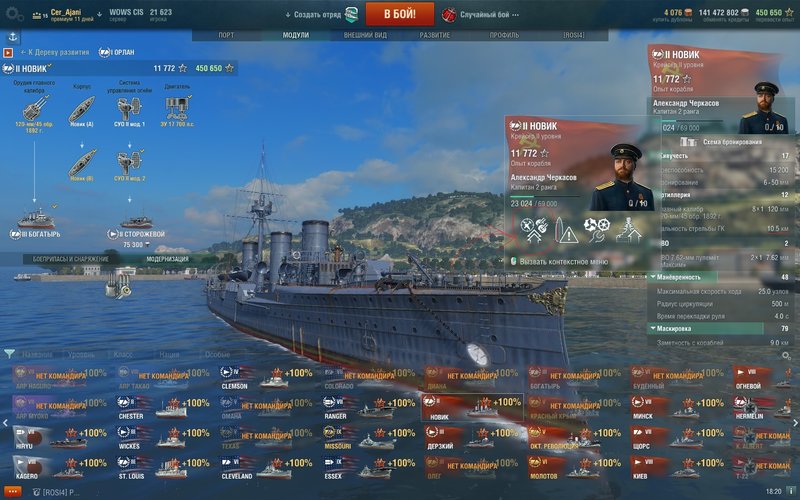This screenshot has width=800, height=500.
Task: Open the Случайный бой battle type selector
Action: point(490,15)
